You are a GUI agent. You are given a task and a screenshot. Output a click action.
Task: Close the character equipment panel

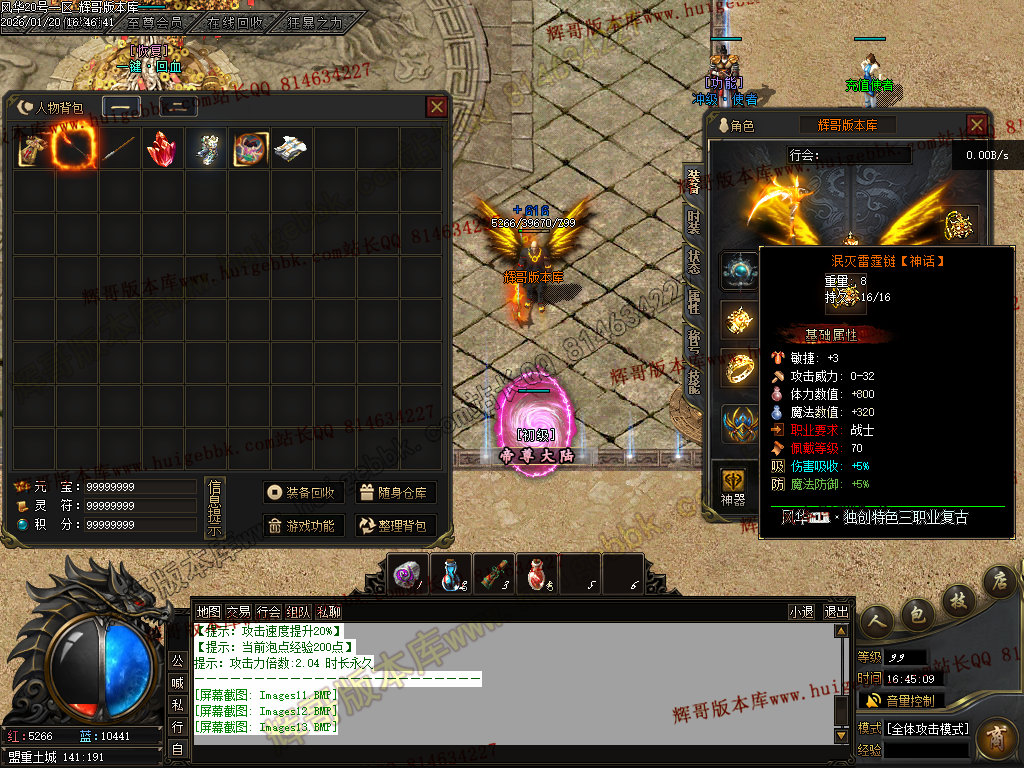(977, 125)
